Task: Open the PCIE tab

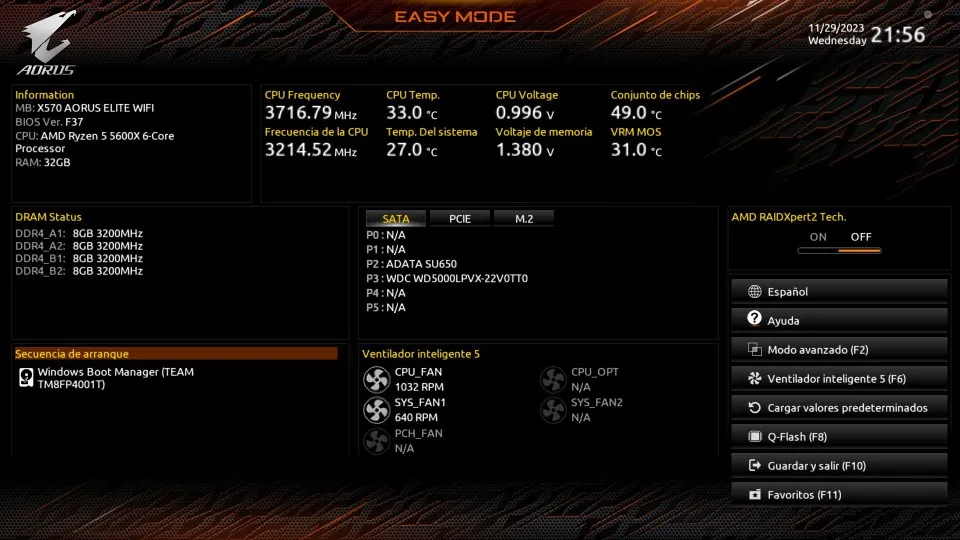Action: [460, 219]
